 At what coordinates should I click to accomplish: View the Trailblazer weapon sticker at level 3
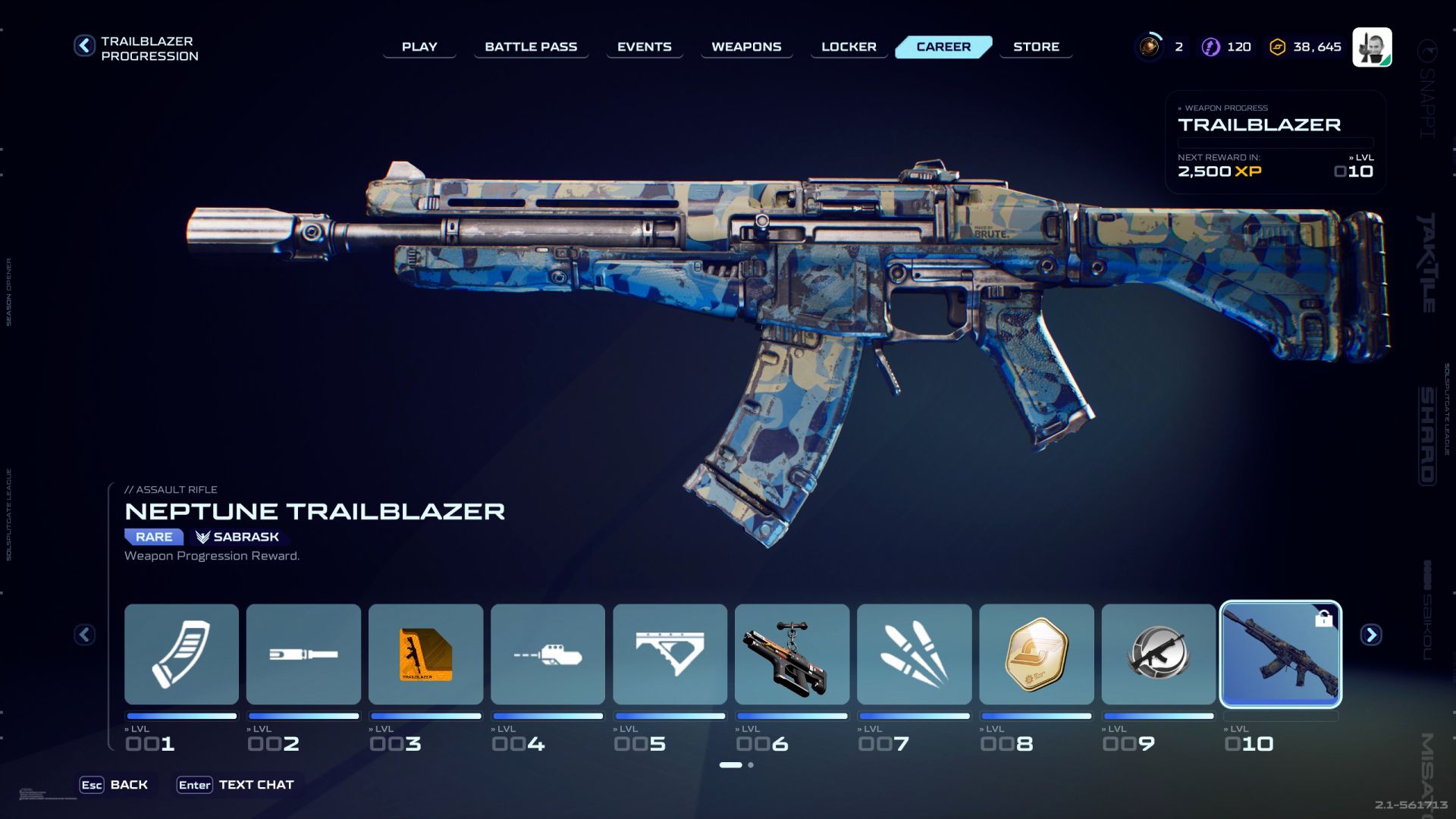click(x=425, y=654)
